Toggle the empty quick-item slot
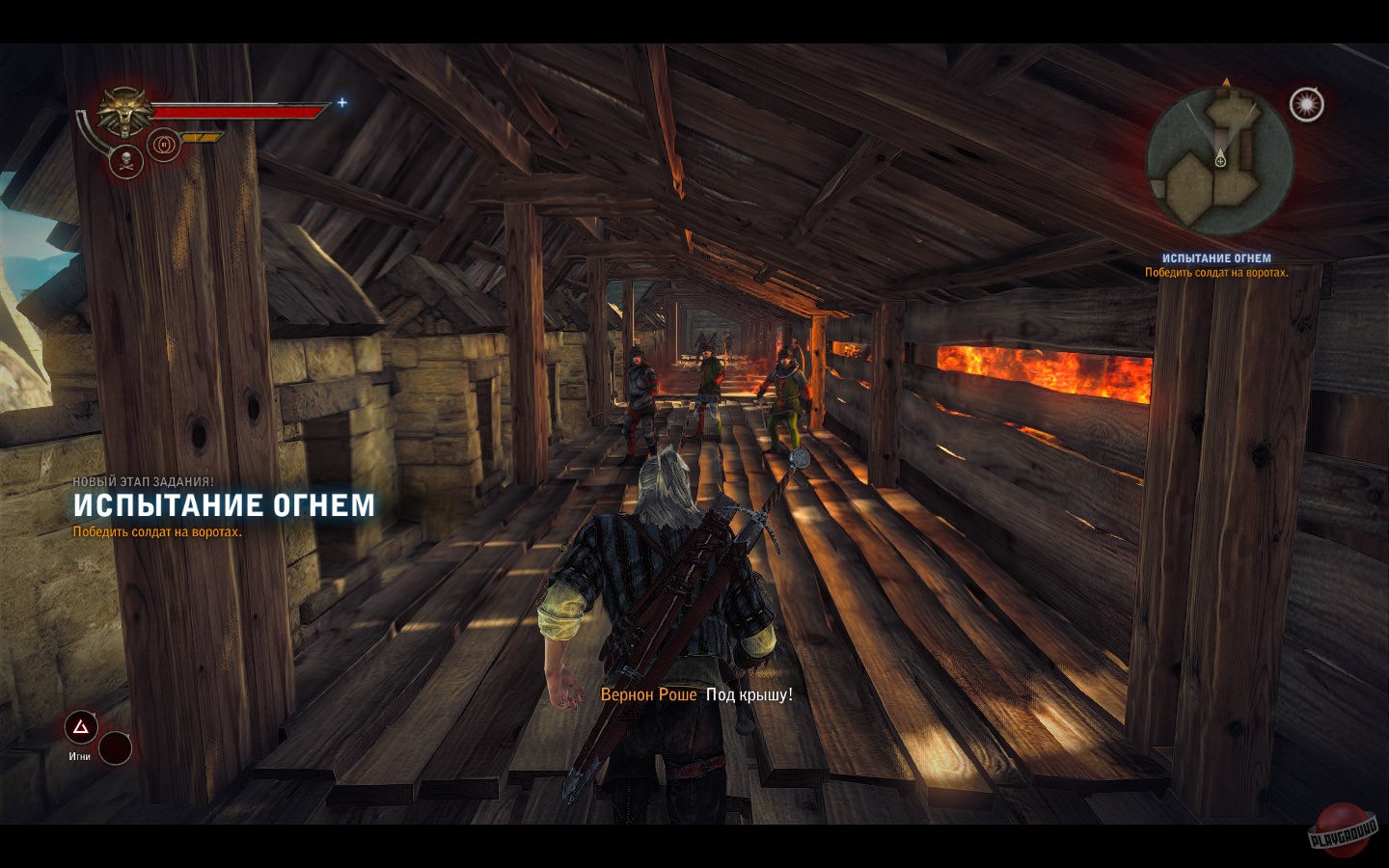This screenshot has width=1389, height=868. click(116, 748)
